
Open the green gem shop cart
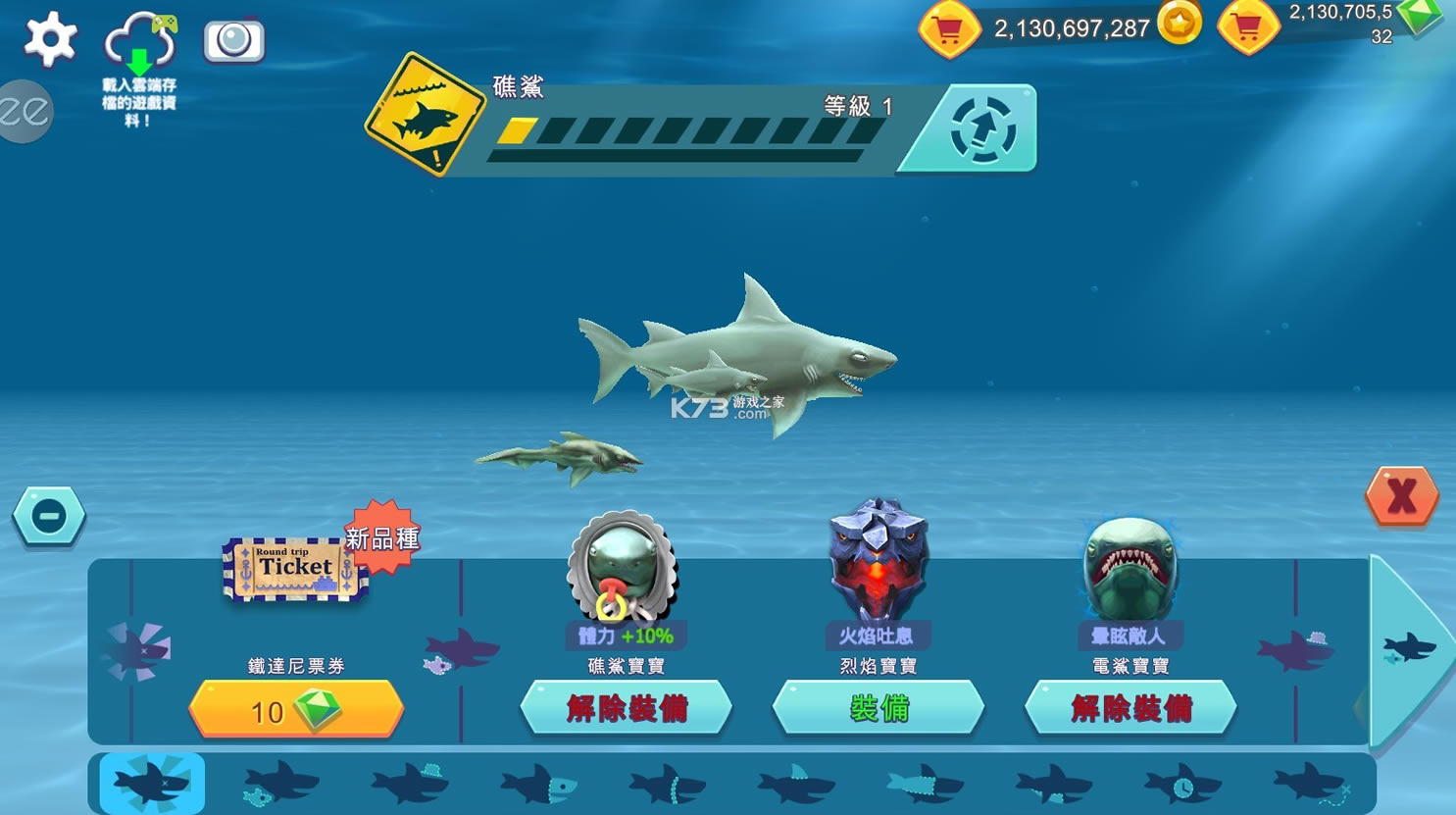(x=1247, y=27)
